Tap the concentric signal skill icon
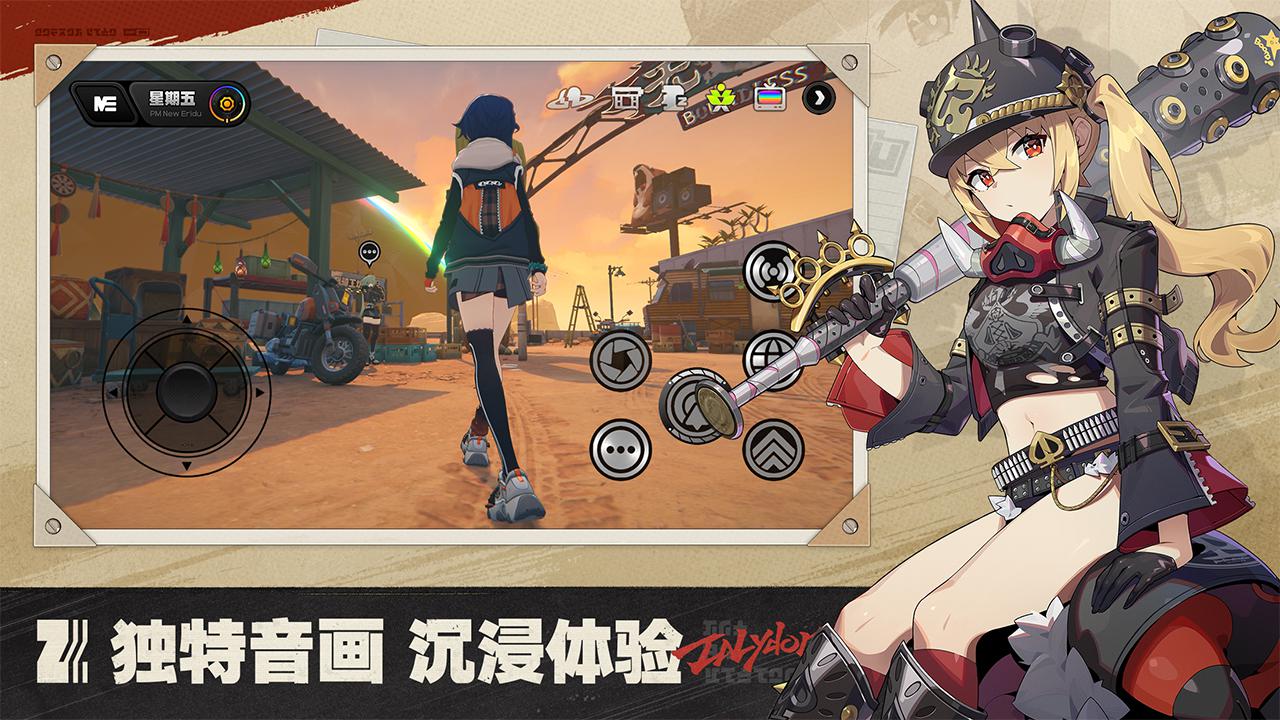Viewport: 1280px width, 720px height. point(765,270)
